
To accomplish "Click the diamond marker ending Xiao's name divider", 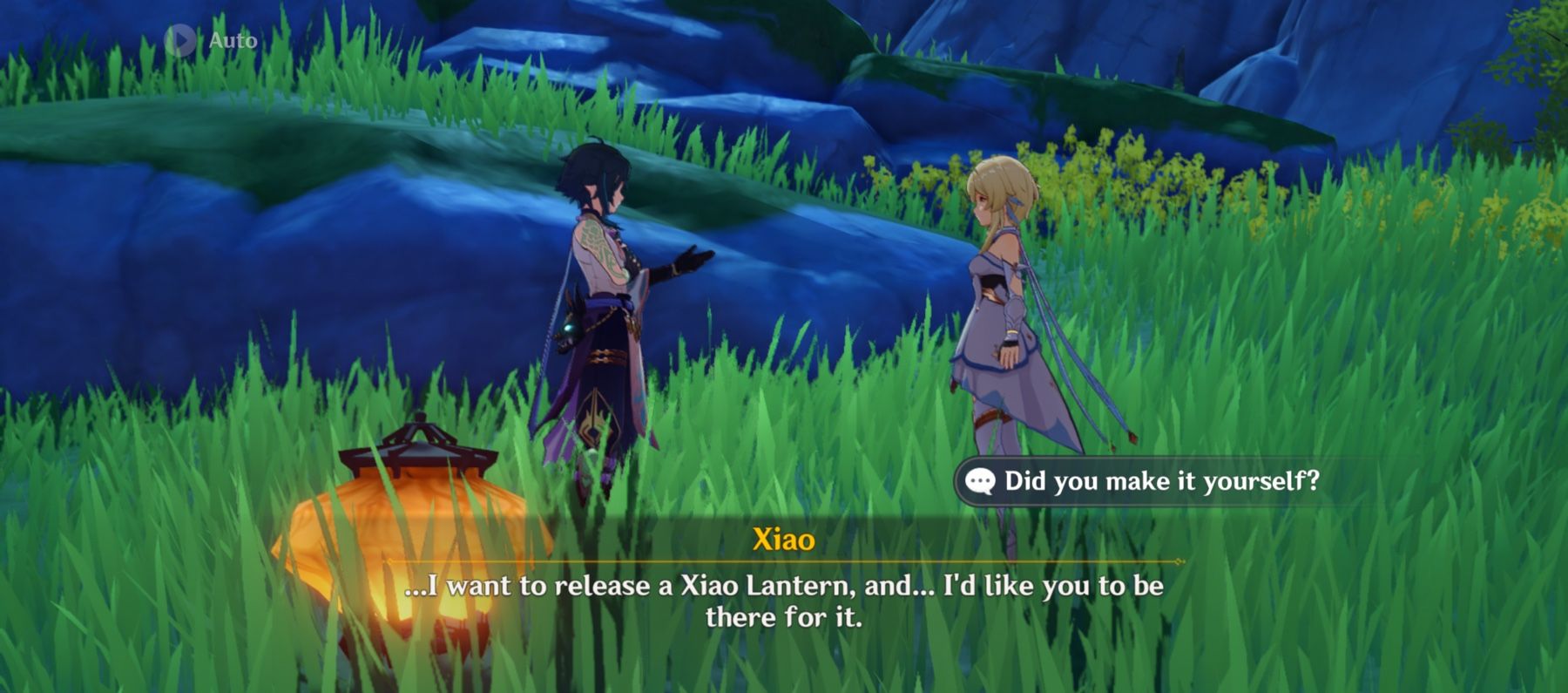I will [x=1179, y=562].
